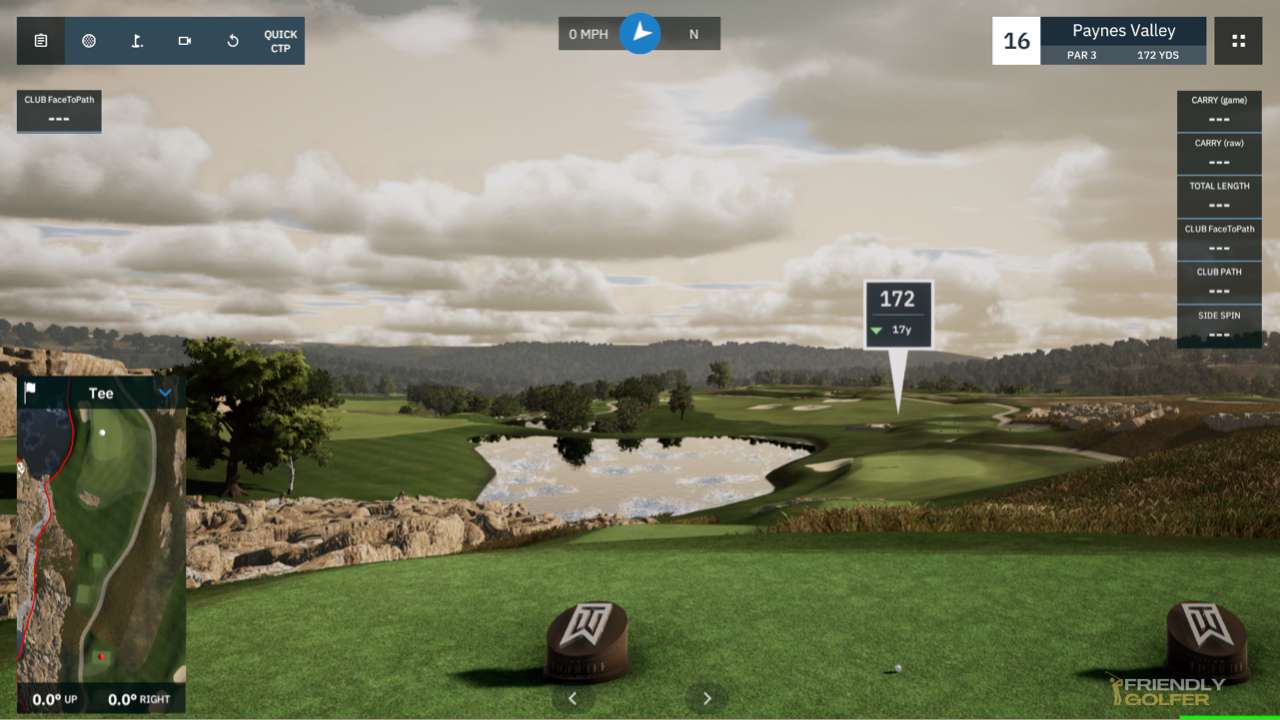1280x720 pixels.
Task: Click the wind direction compass arrow
Action: [x=640, y=34]
